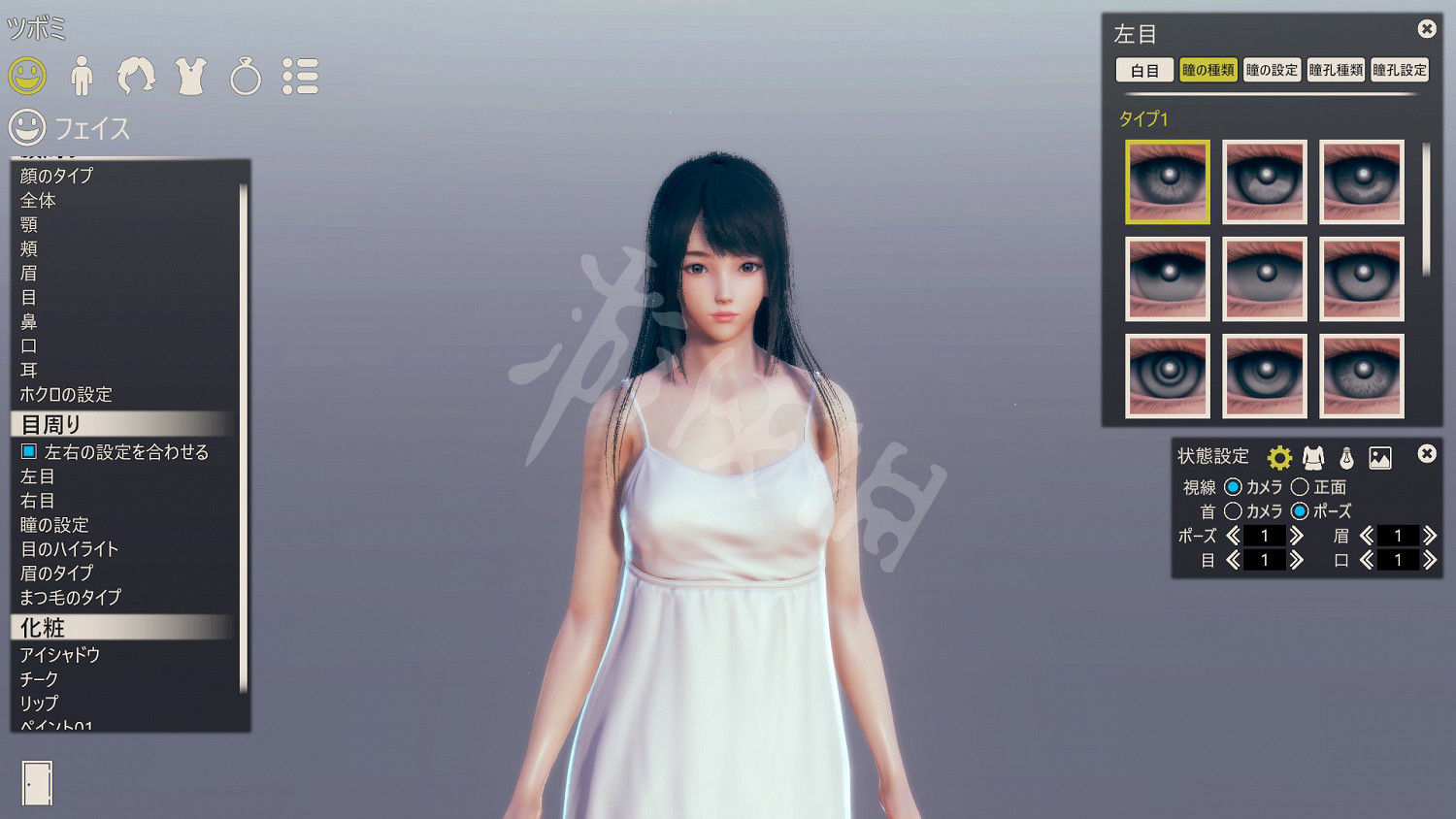Image resolution: width=1456 pixels, height=819 pixels.
Task: Select the face (smiley) category icon
Action: coord(26,75)
